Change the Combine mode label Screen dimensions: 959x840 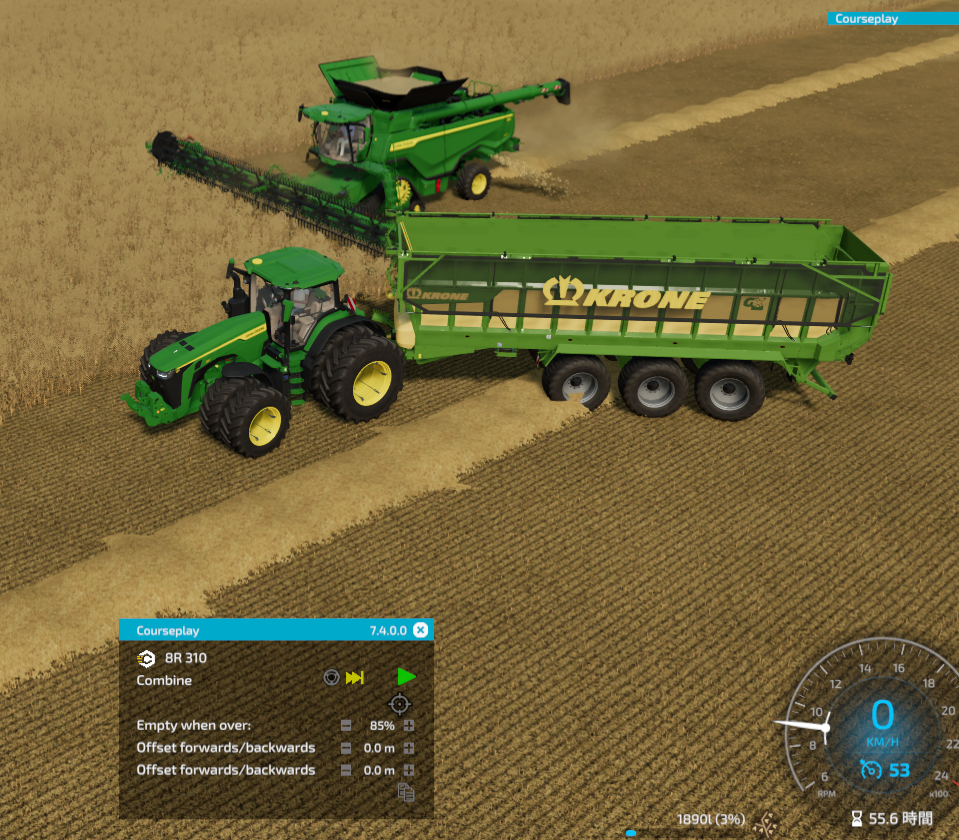pyautogui.click(x=164, y=680)
